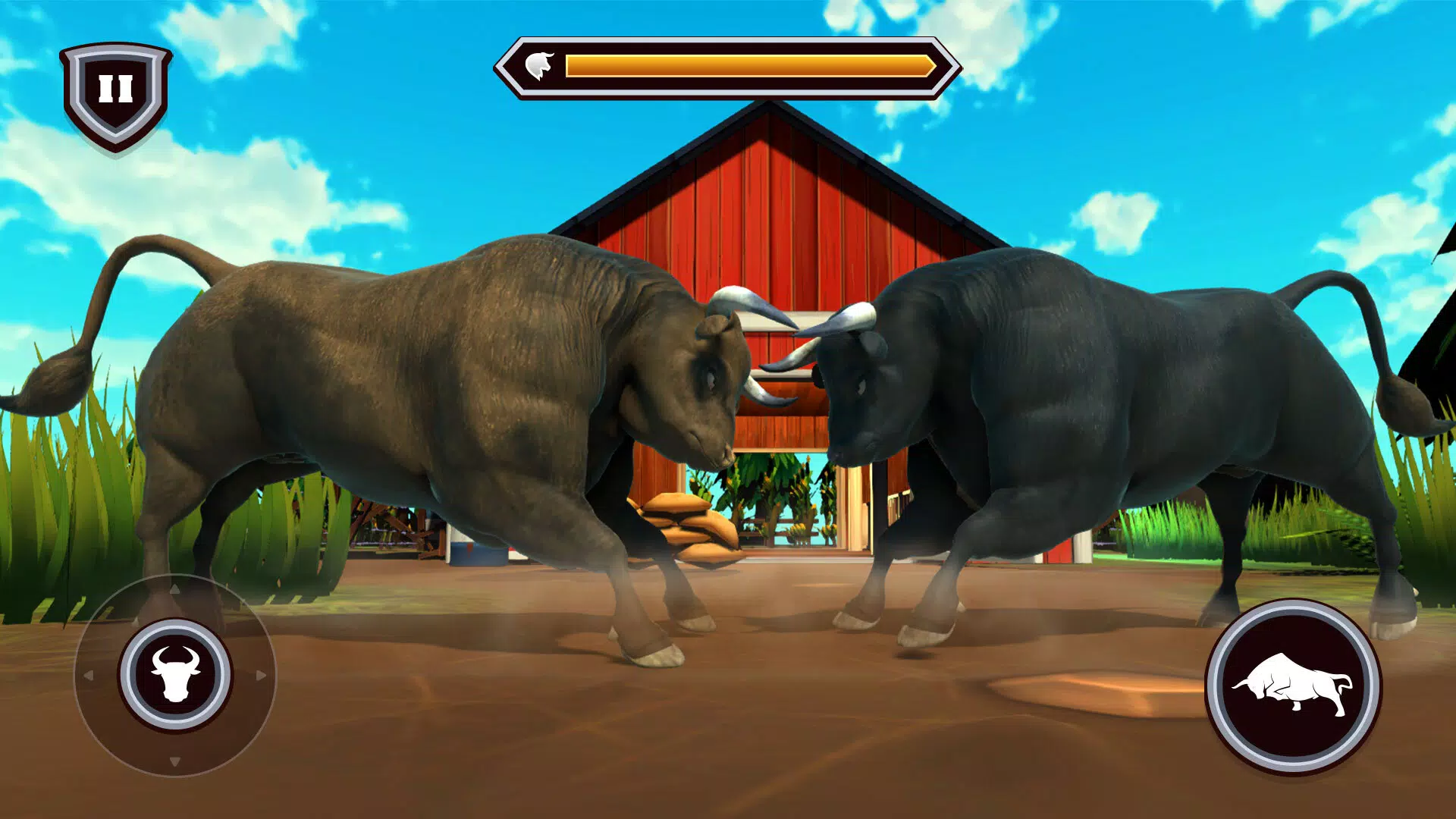Tap the charging bull attack button
Screen dimensions: 1456x819
pos(1293,686)
